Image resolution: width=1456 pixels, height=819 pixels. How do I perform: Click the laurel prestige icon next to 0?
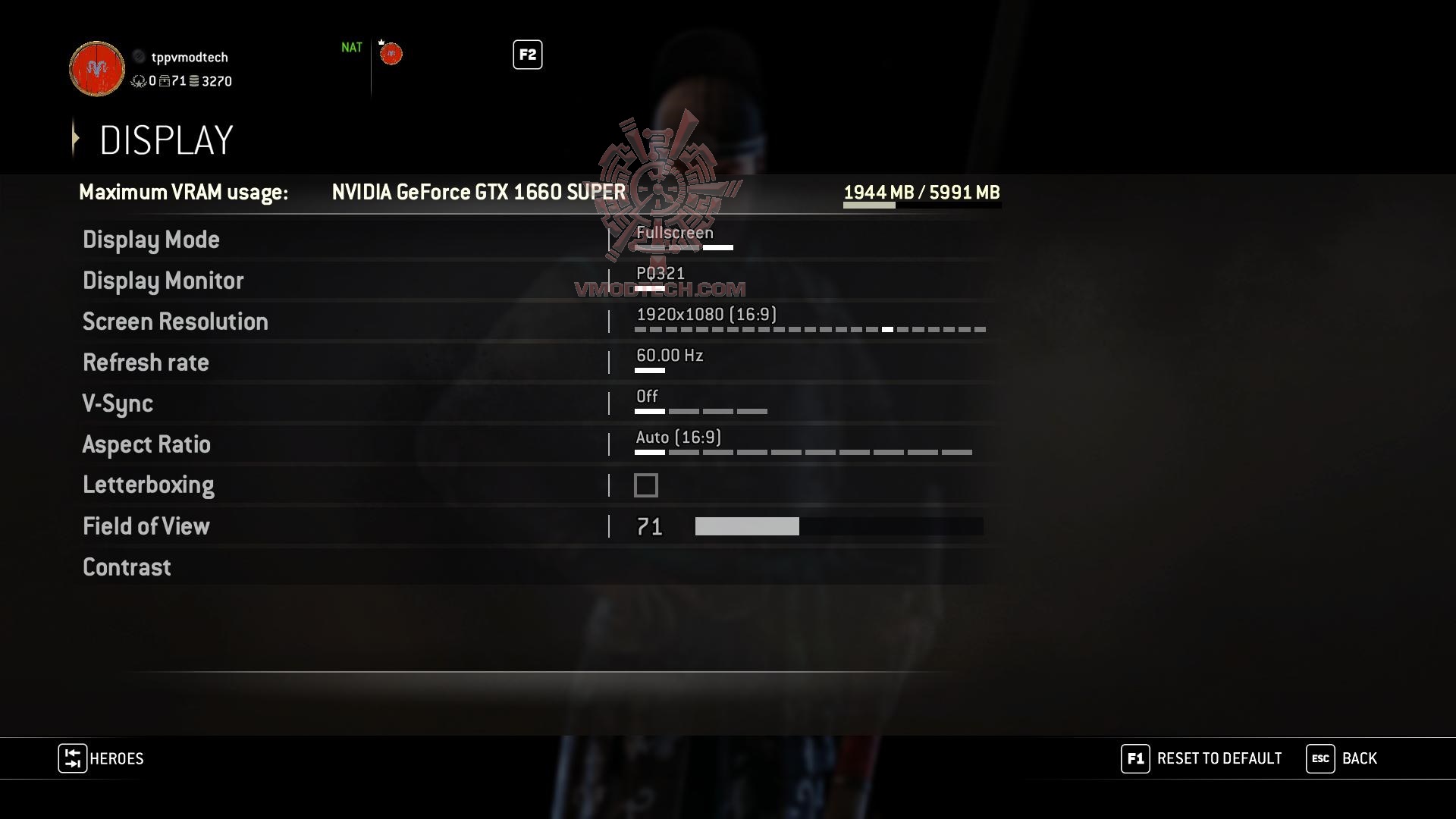[x=139, y=82]
